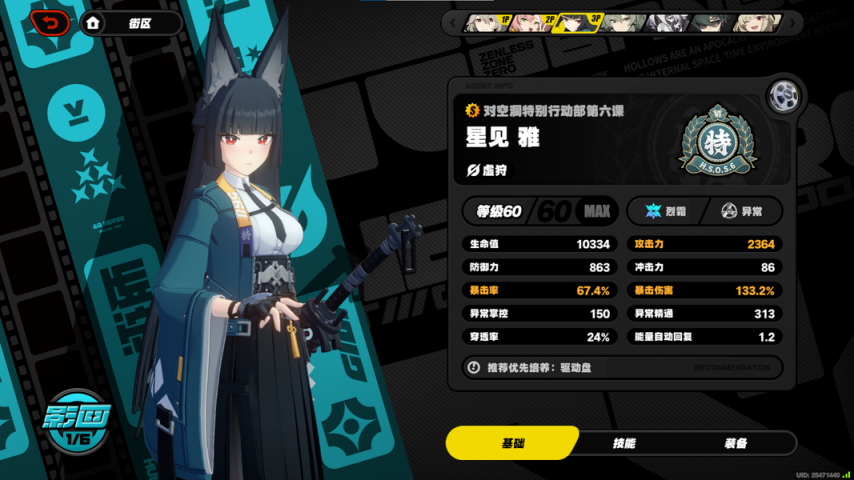The width and height of the screenshot is (854, 480).
Task: Select the white-haired agent portrait after the 3P portrait
Action: [622, 22]
